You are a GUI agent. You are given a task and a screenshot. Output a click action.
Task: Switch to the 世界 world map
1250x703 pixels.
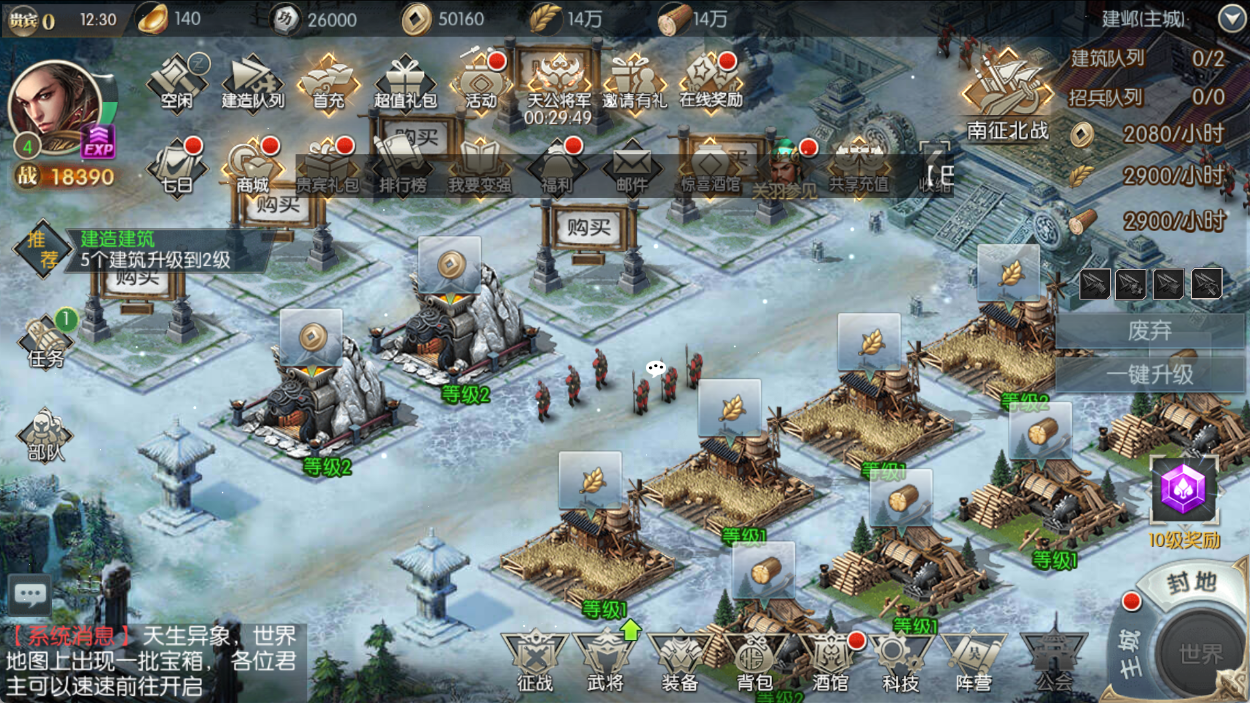(1200, 653)
